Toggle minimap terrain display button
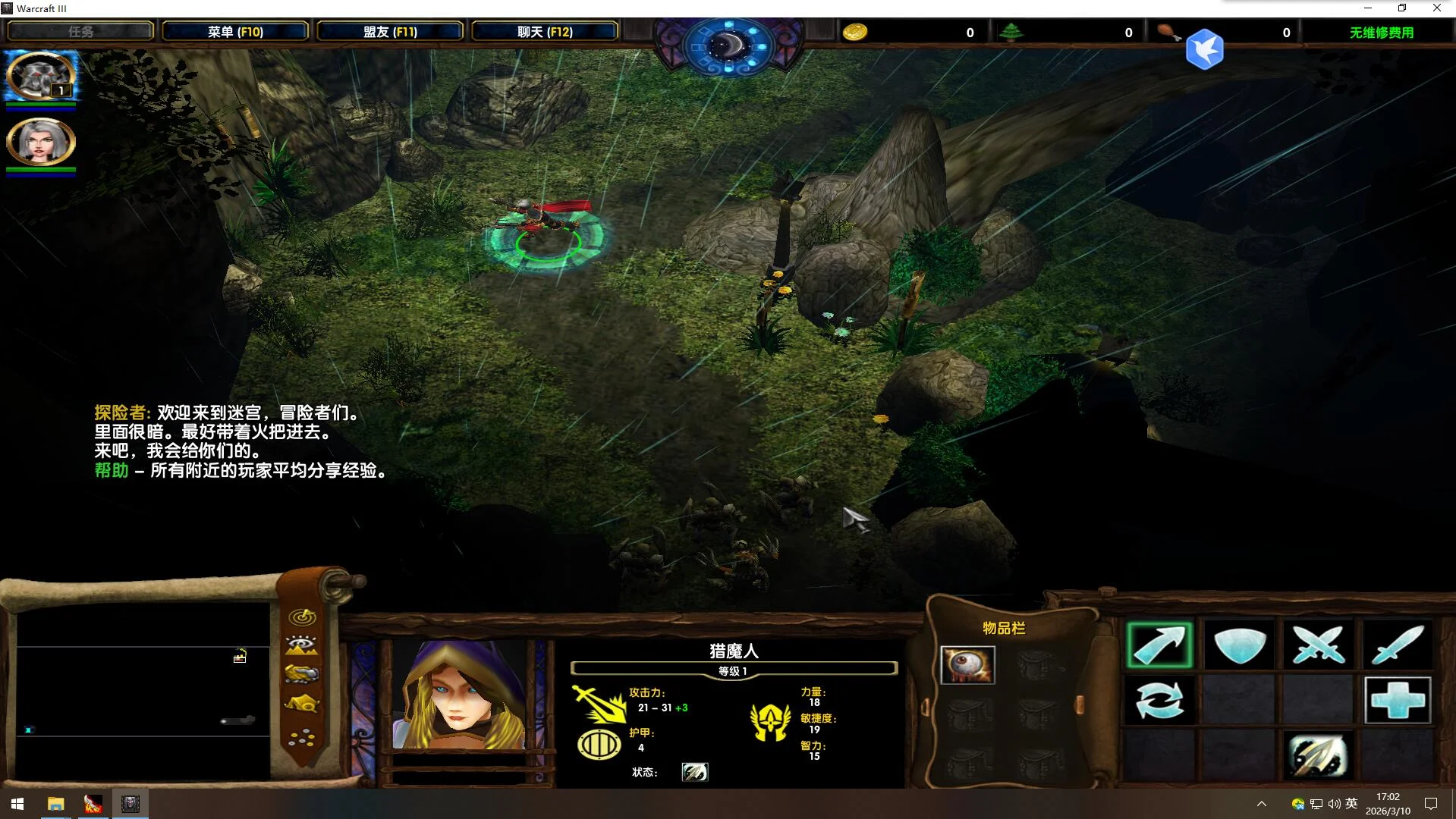 click(302, 645)
